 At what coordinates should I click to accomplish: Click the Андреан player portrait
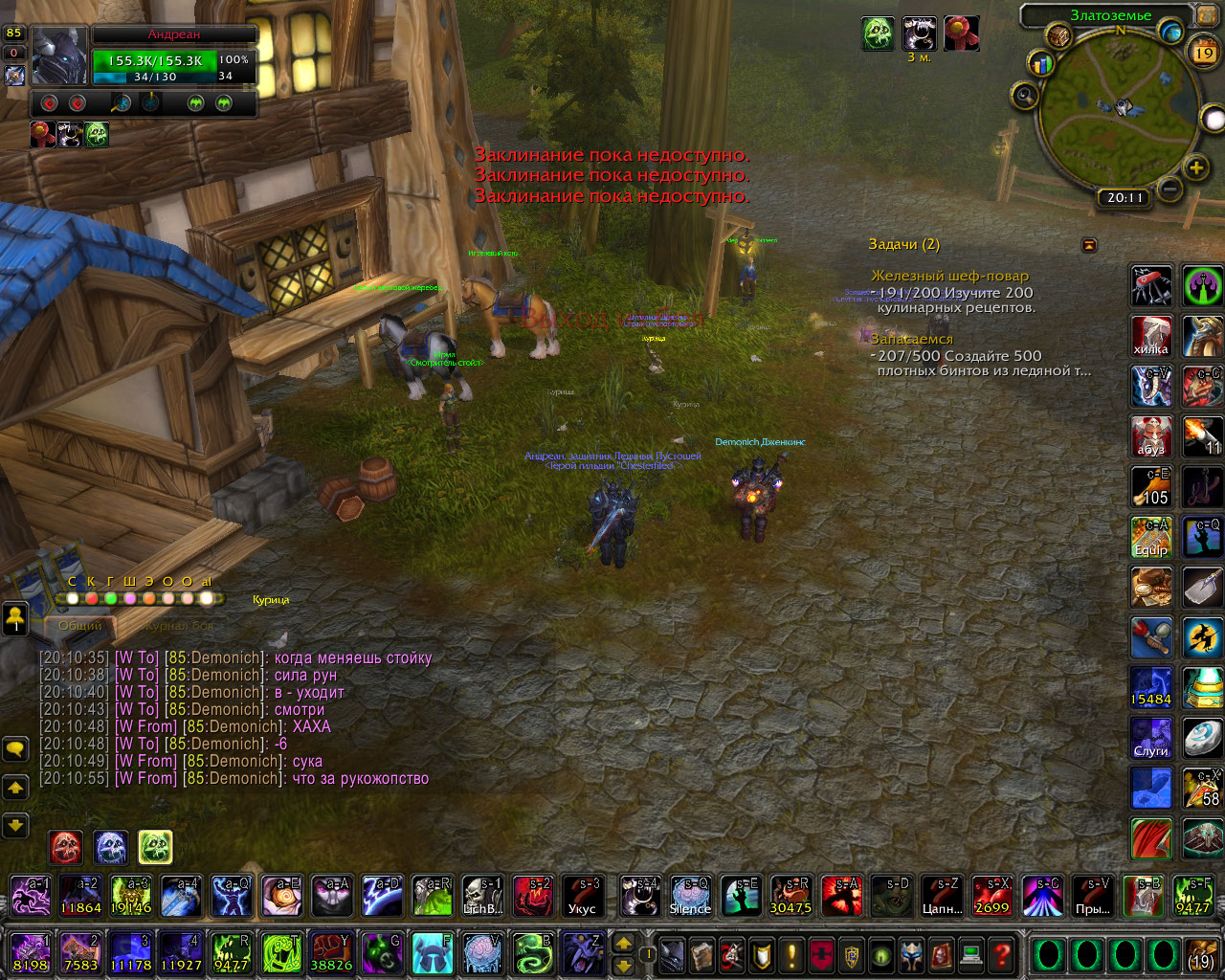(x=59, y=56)
